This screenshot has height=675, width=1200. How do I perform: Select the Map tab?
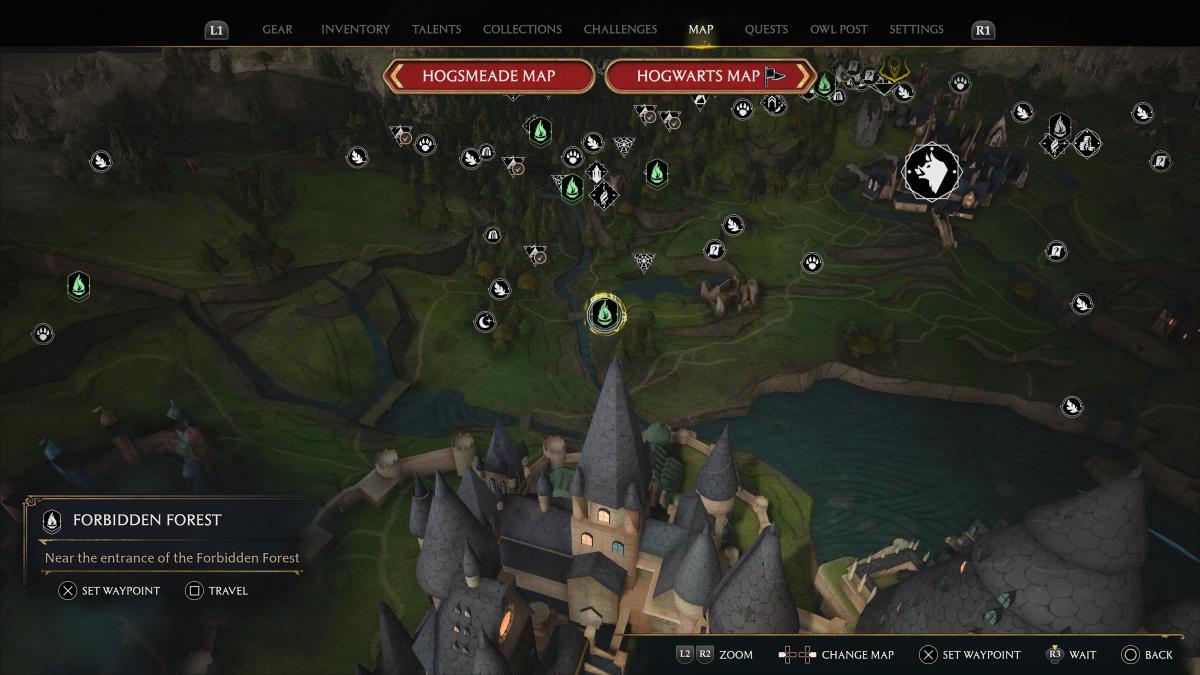(700, 30)
